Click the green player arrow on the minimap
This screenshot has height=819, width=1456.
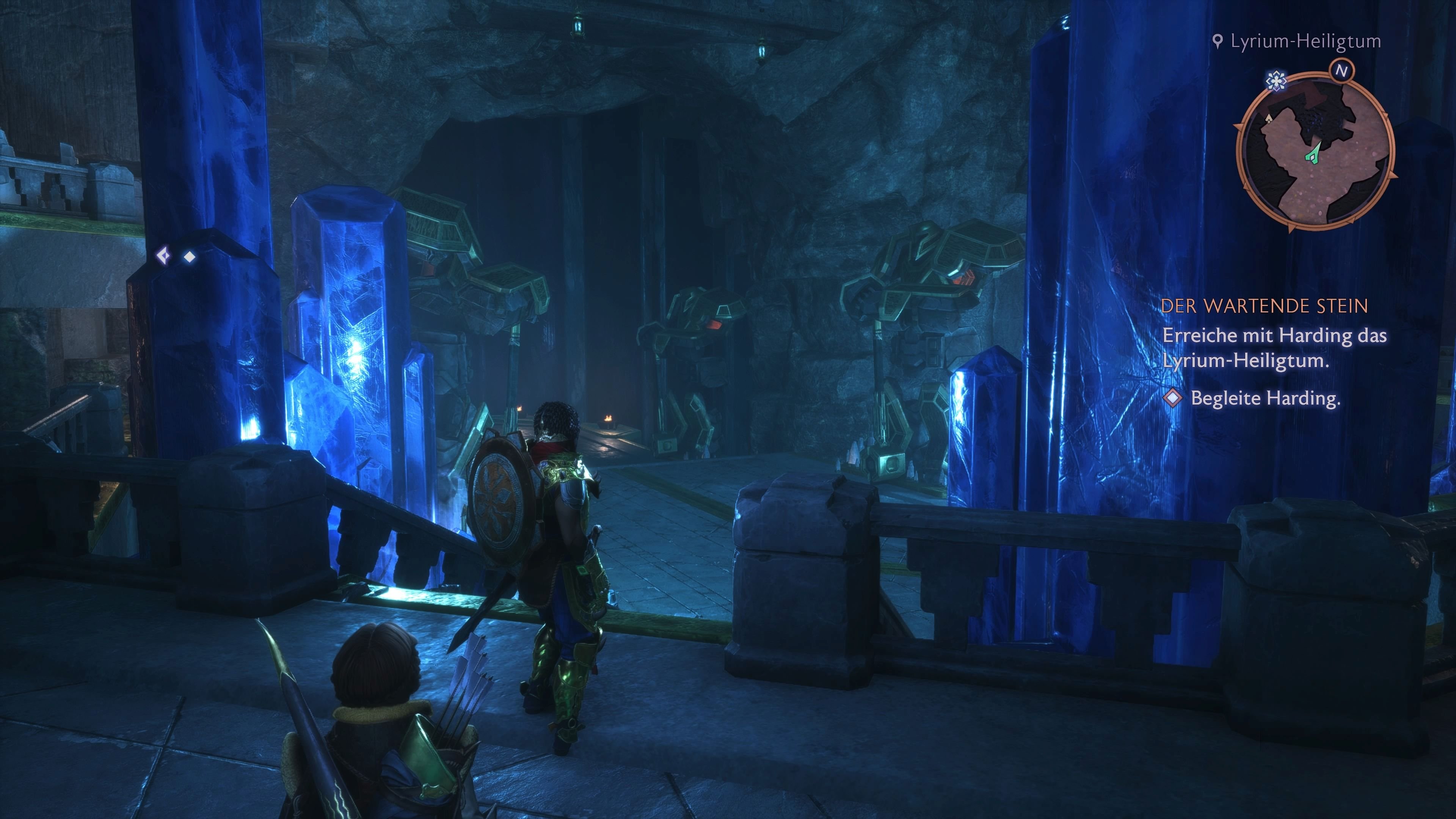pyautogui.click(x=1312, y=155)
